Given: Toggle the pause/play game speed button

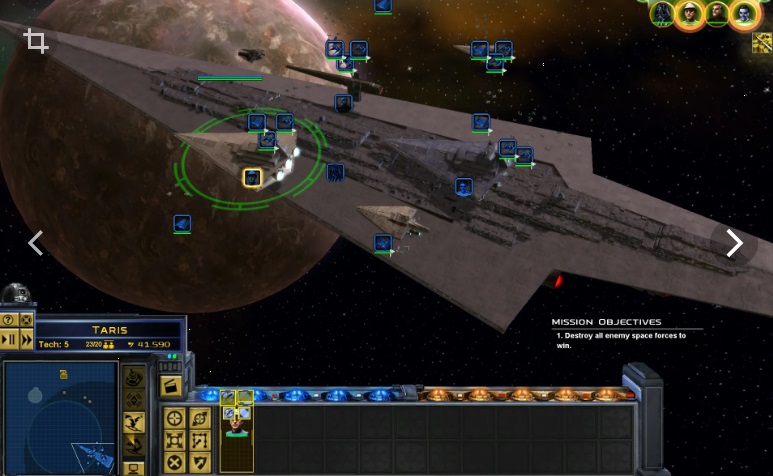Looking at the screenshot, I should (8, 340).
